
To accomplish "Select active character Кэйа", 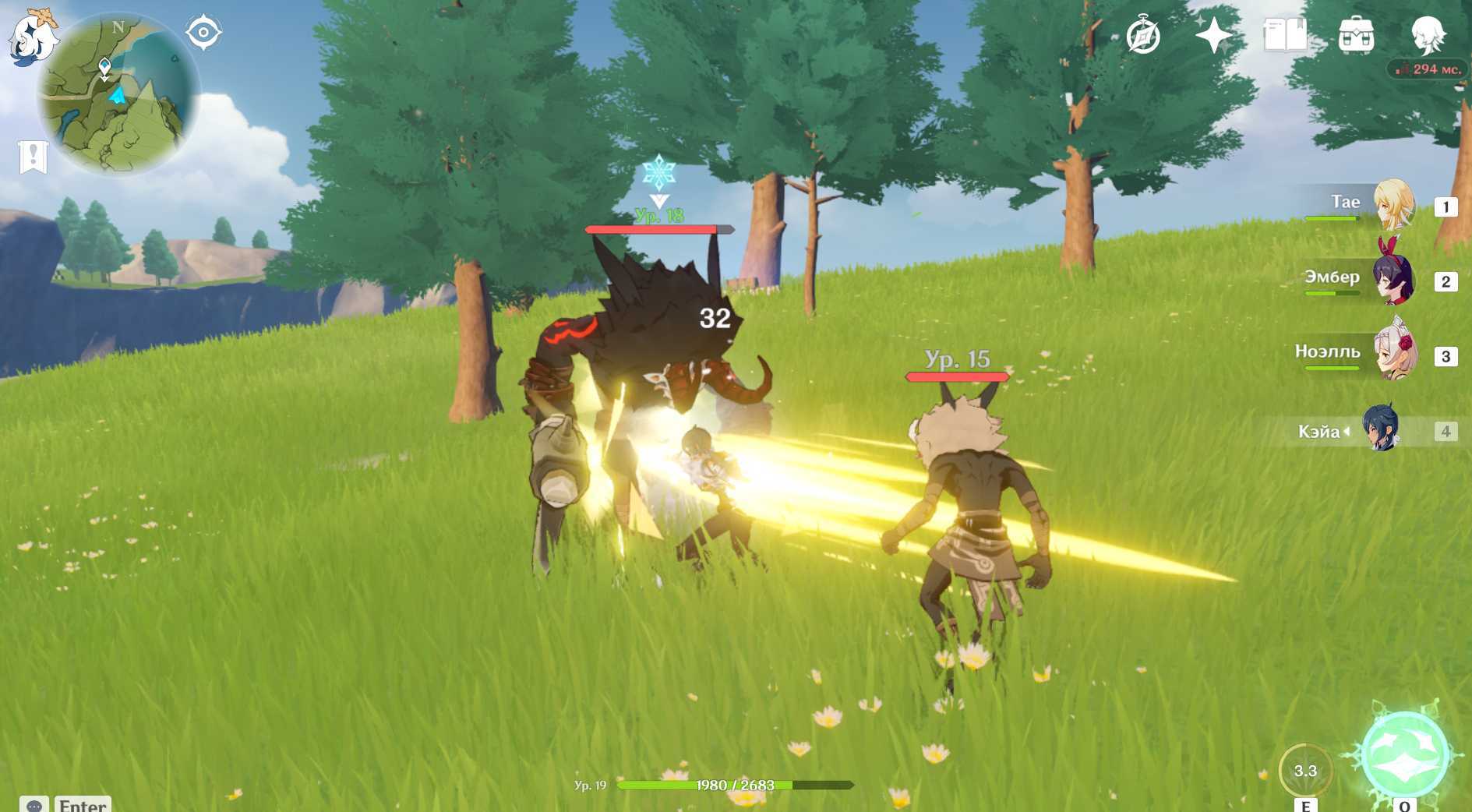I will click(1380, 429).
